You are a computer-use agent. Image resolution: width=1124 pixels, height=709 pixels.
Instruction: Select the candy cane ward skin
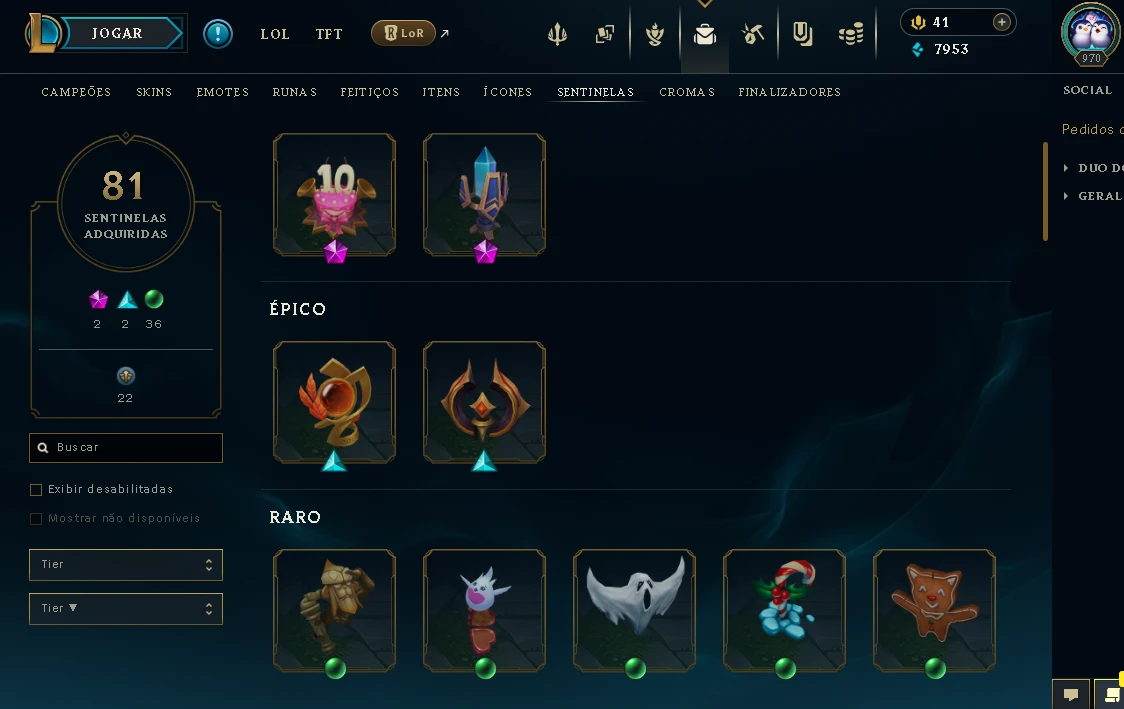tap(785, 610)
